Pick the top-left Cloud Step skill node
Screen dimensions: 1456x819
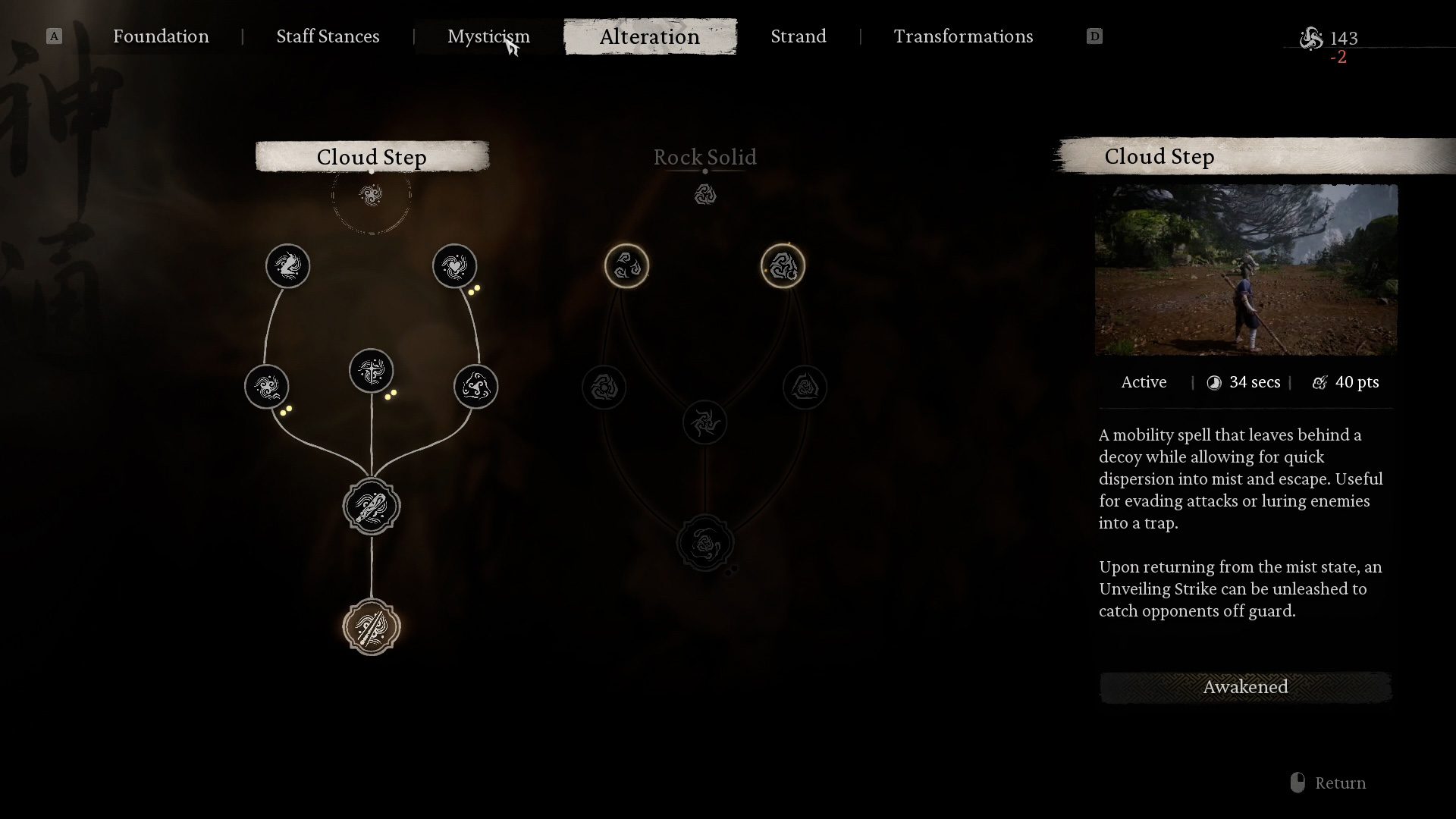coord(288,266)
